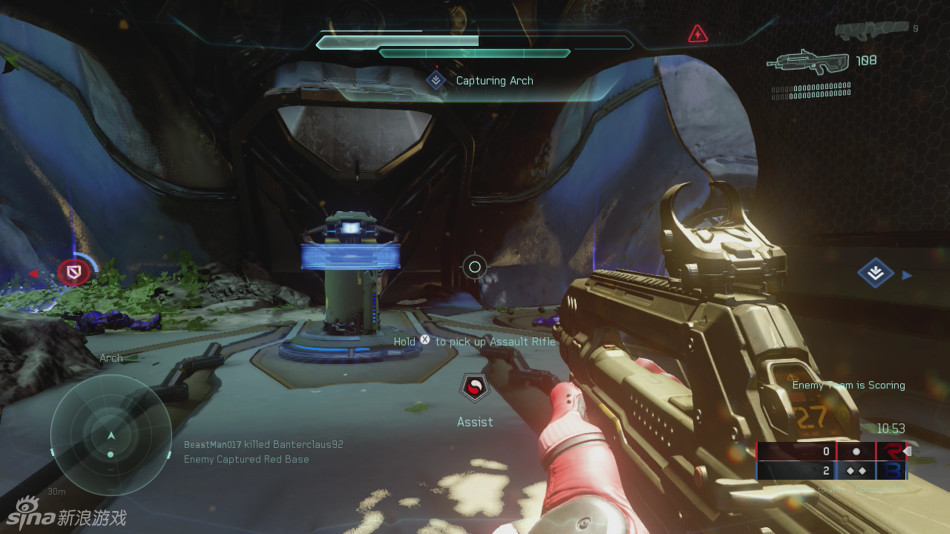This screenshot has height=534, width=950.
Task: Switch to the secondary weapon icon
Action: 873,31
